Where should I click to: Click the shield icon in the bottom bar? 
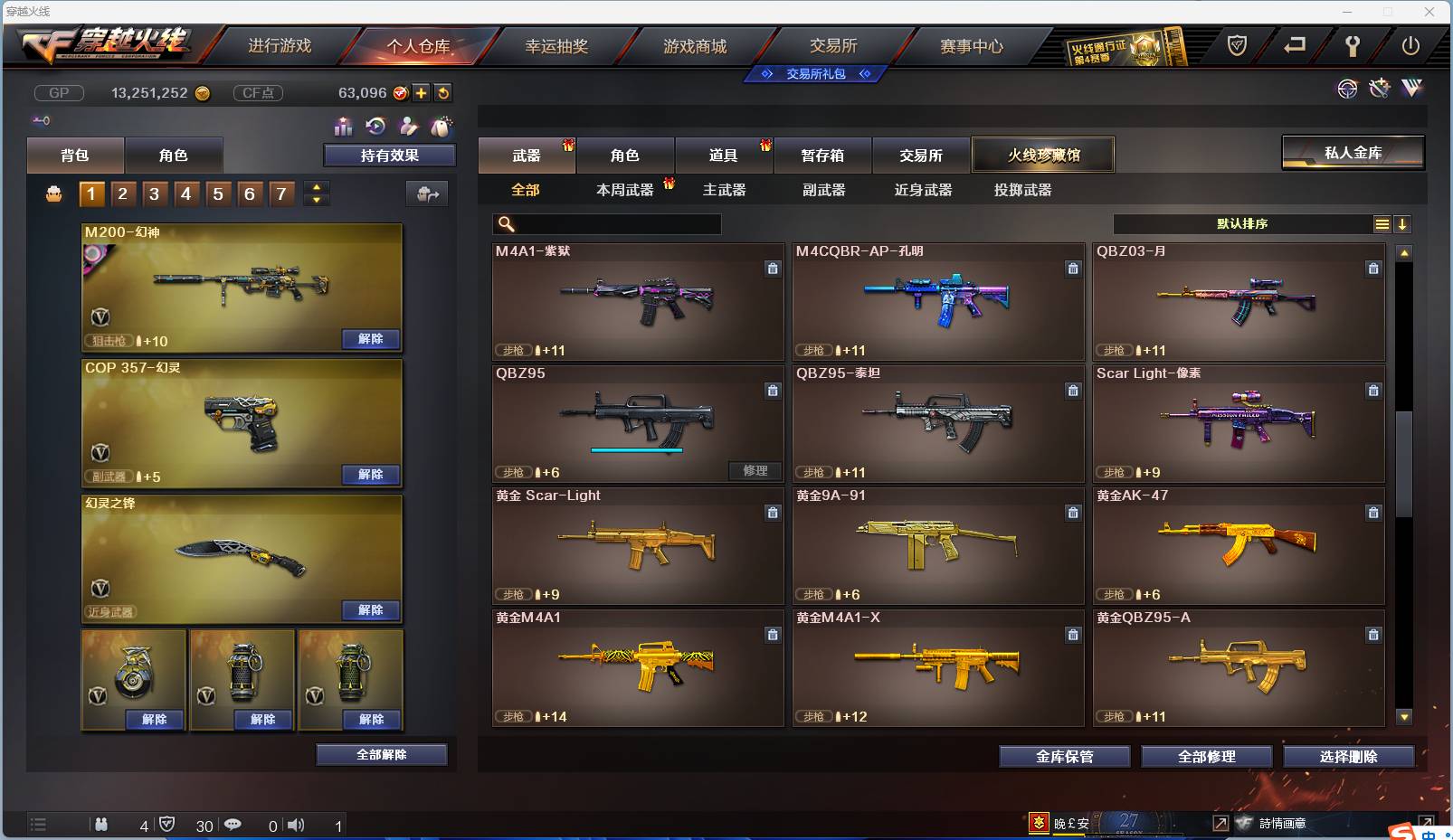pyautogui.click(x=167, y=825)
